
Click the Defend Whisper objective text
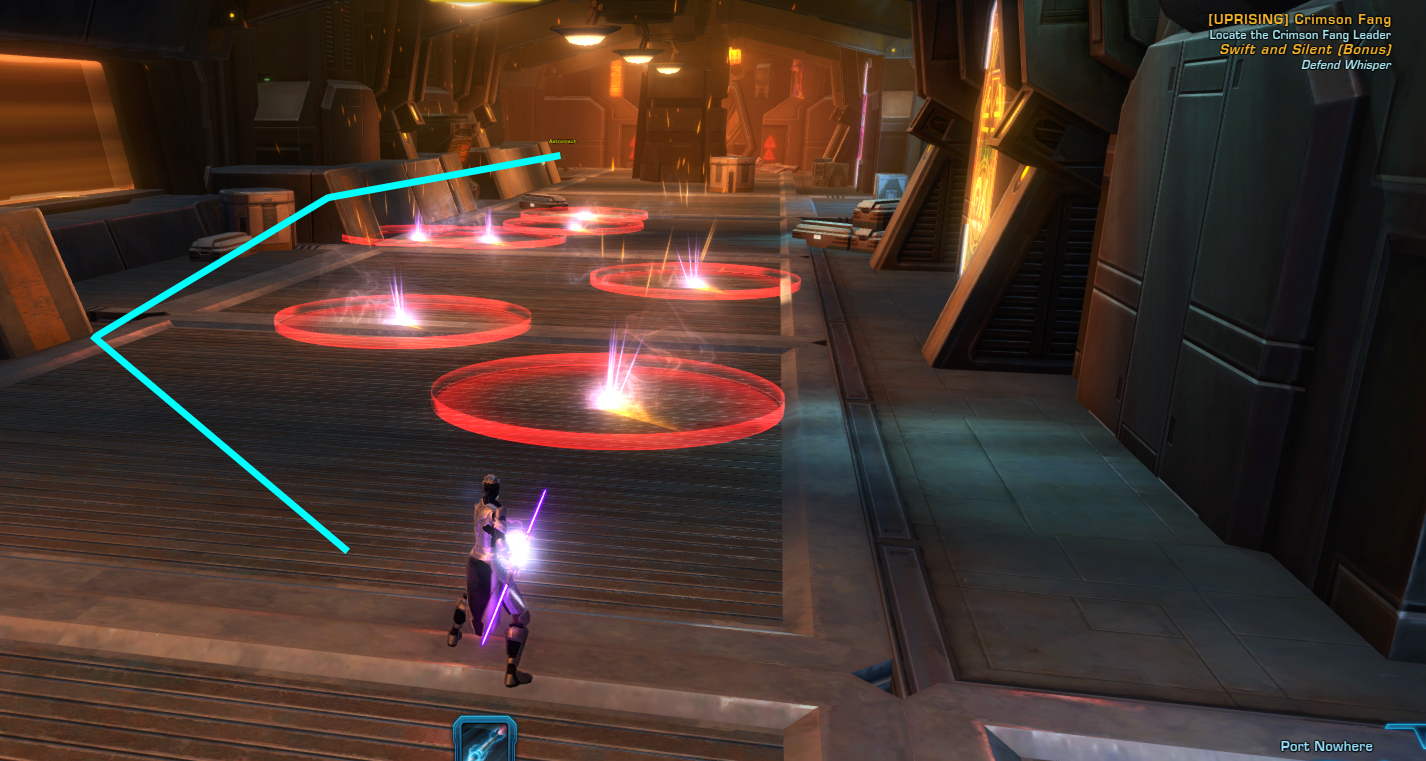point(1345,64)
